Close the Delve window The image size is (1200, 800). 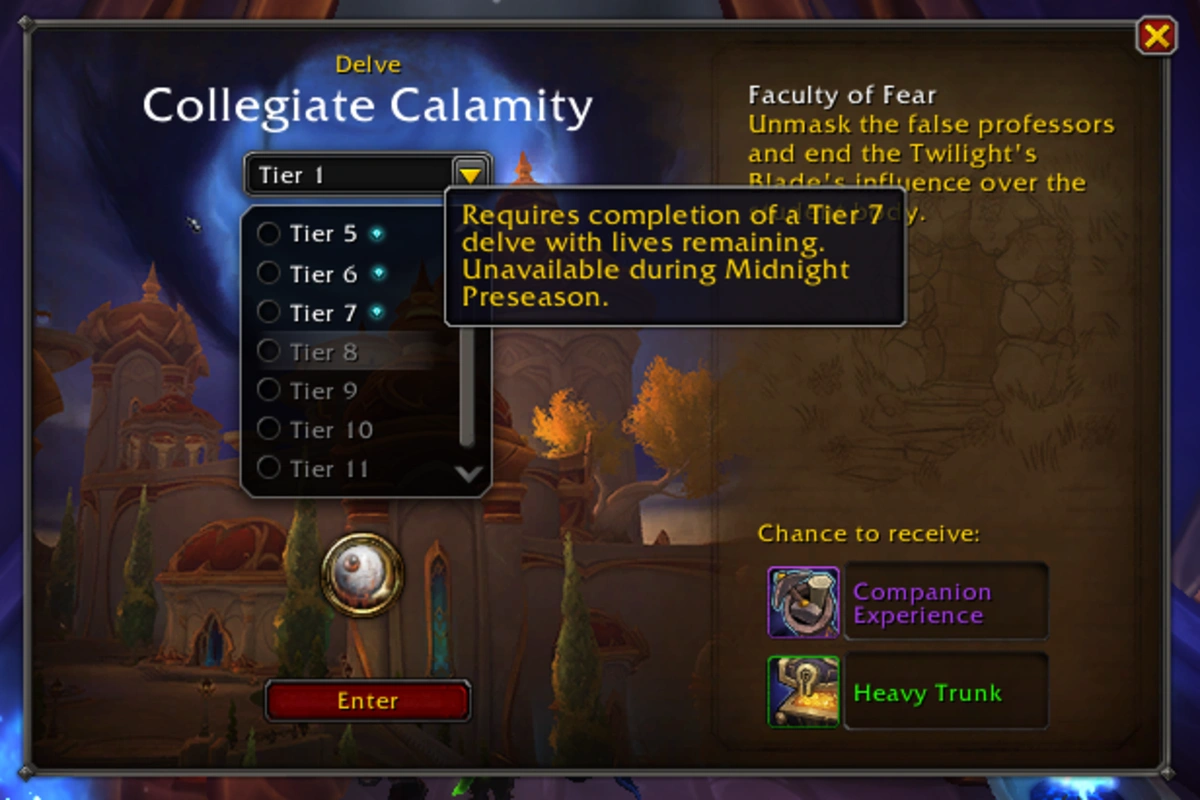pyautogui.click(x=1156, y=37)
